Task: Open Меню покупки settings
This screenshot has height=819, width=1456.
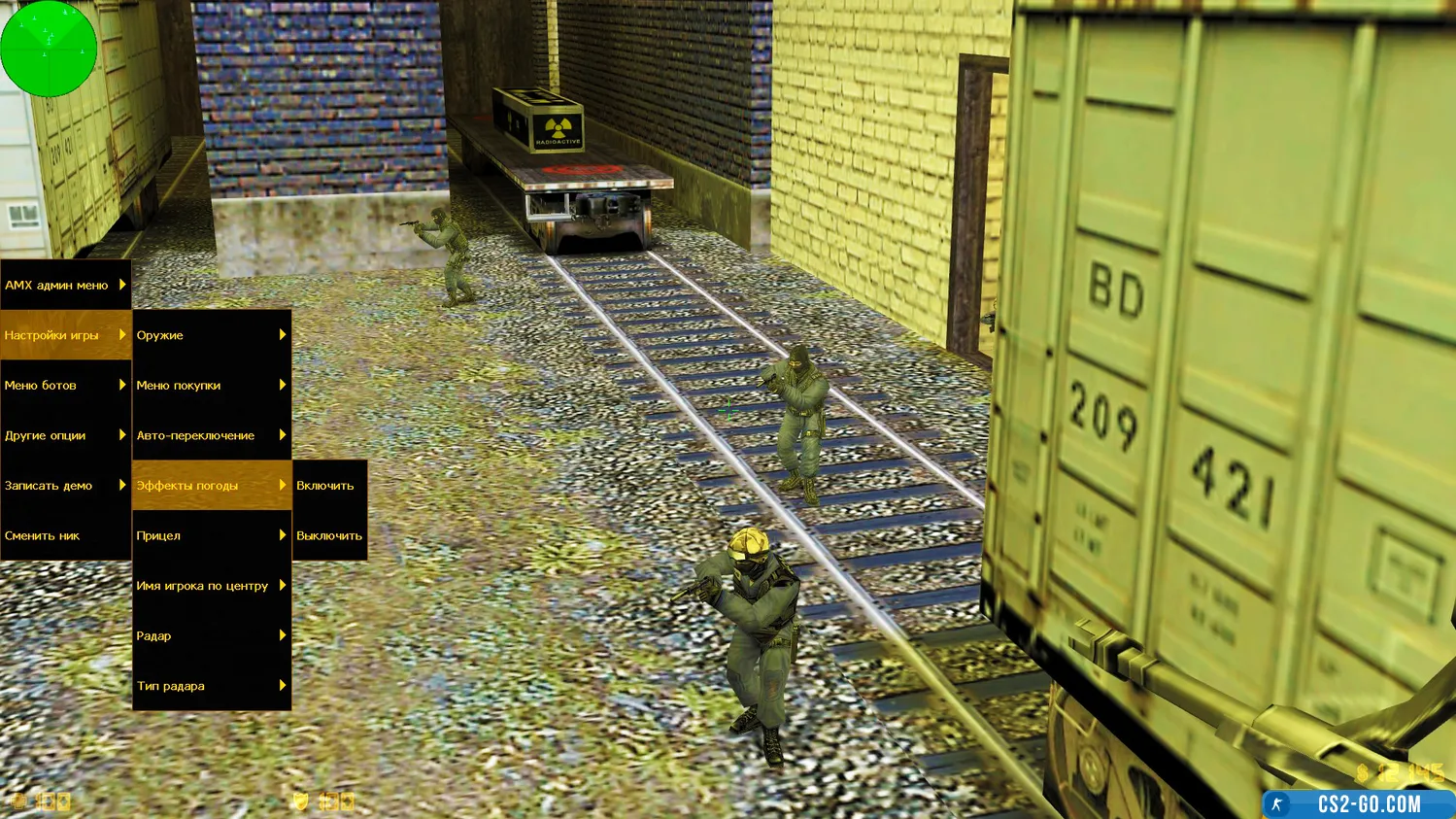Action: tap(211, 386)
